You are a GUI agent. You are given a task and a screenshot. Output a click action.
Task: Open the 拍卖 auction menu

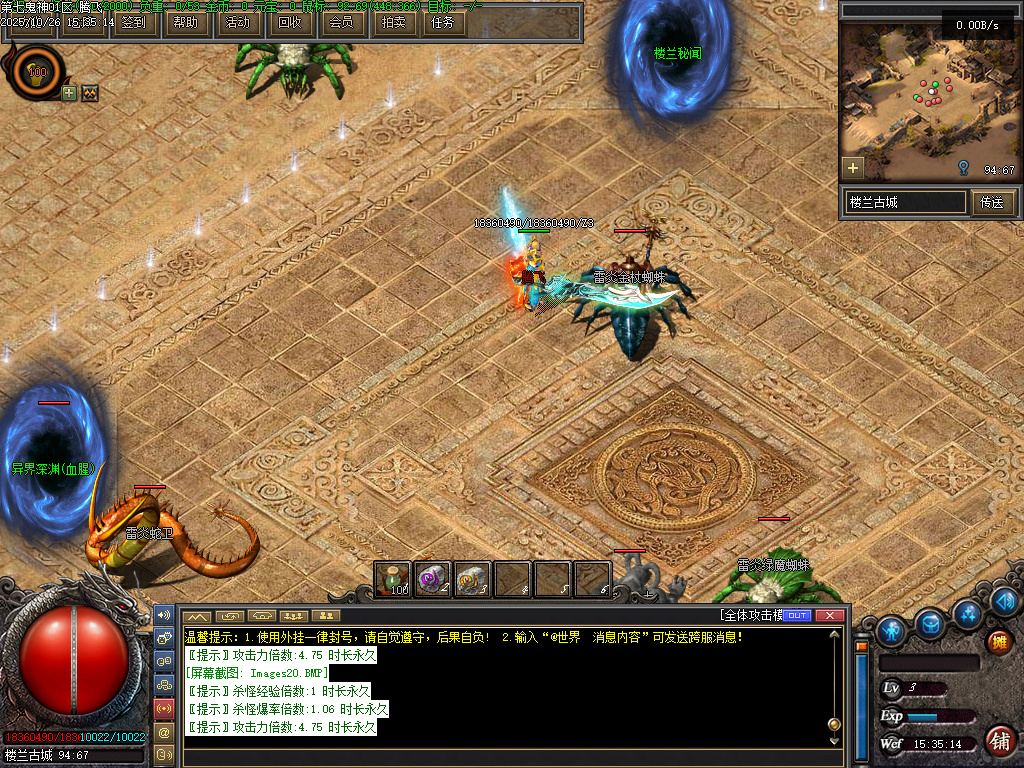tap(394, 22)
